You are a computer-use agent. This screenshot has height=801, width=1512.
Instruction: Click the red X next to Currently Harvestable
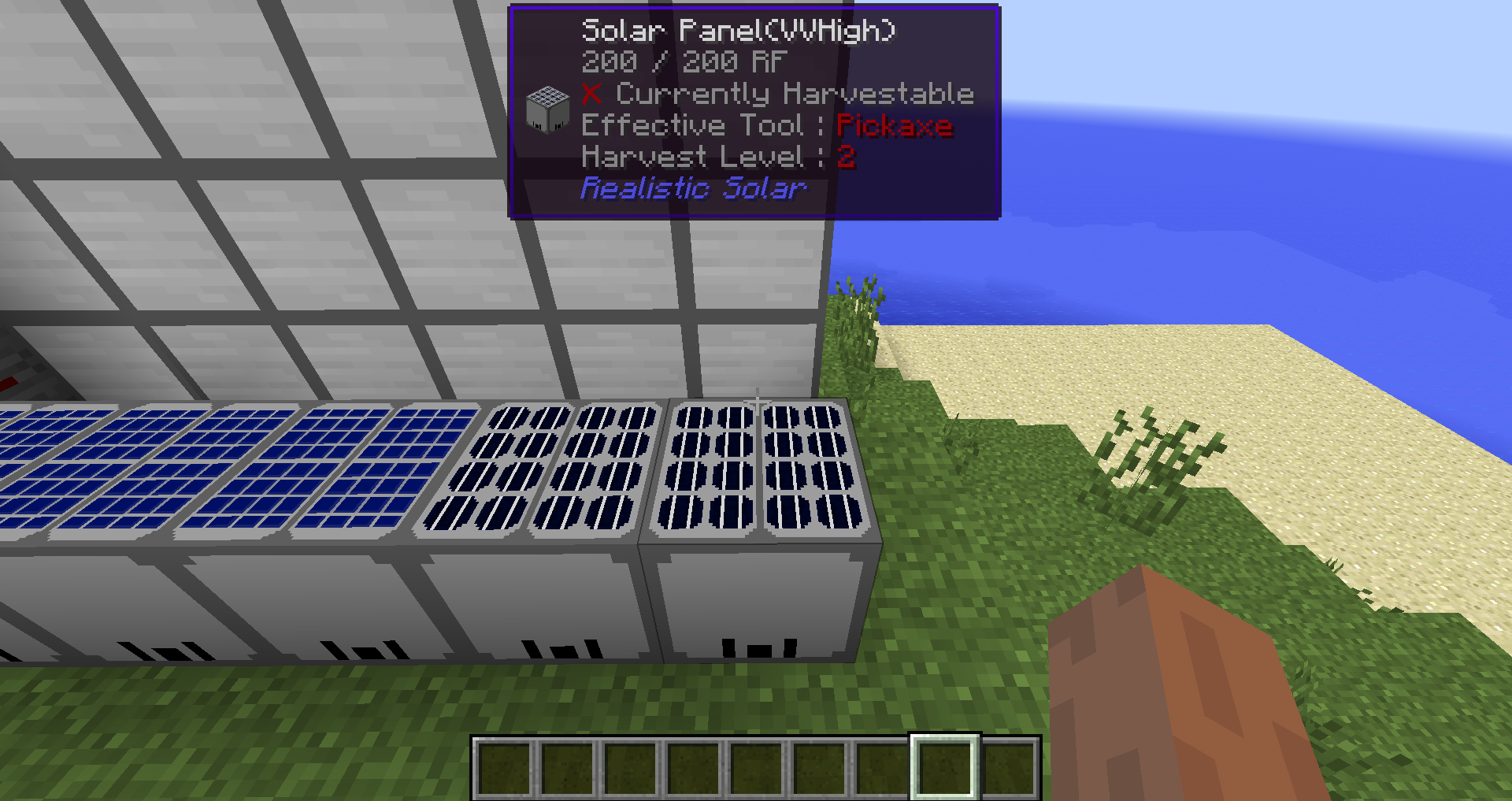[x=592, y=94]
